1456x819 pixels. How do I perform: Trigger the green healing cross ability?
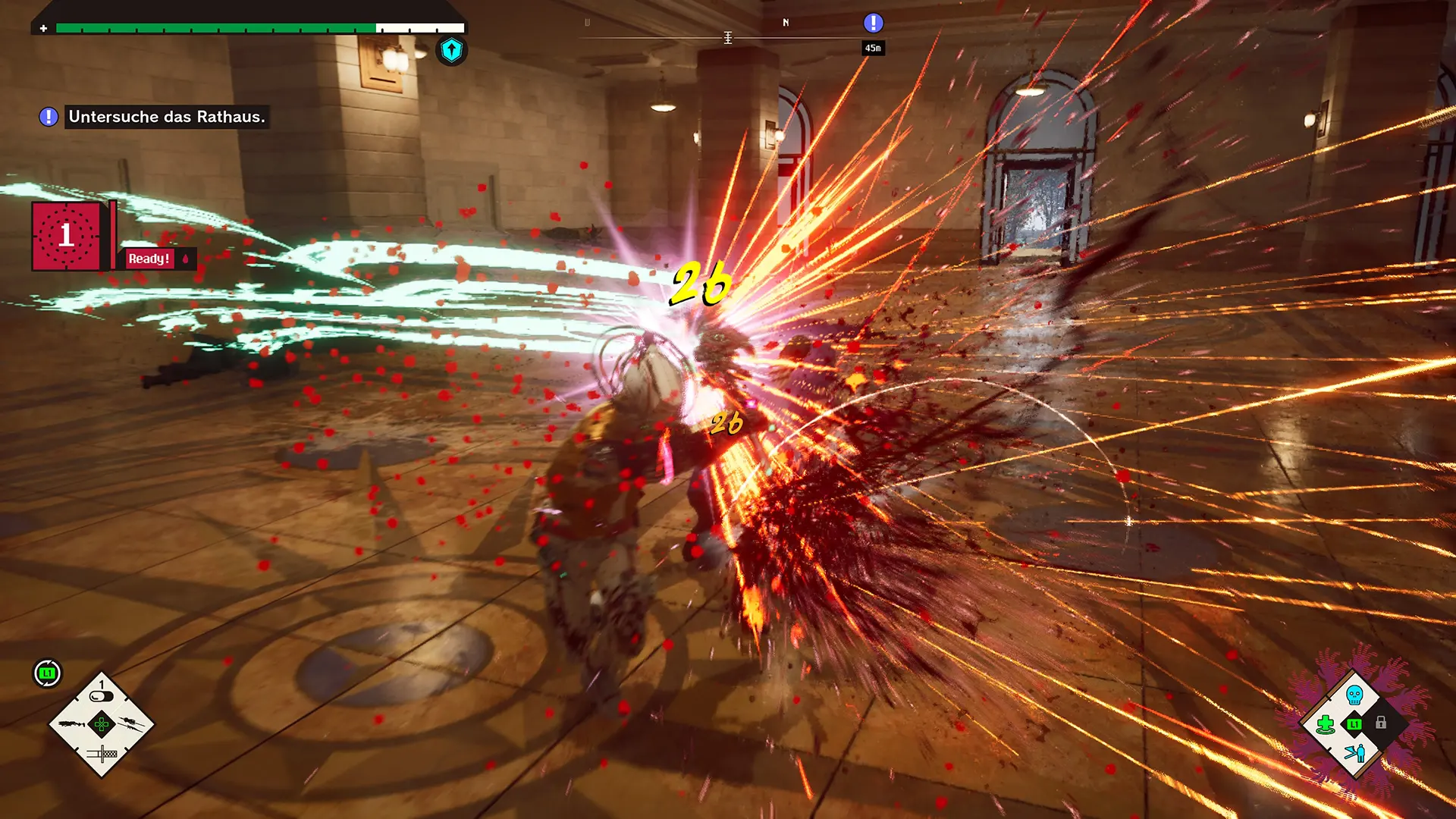pyautogui.click(x=1326, y=724)
